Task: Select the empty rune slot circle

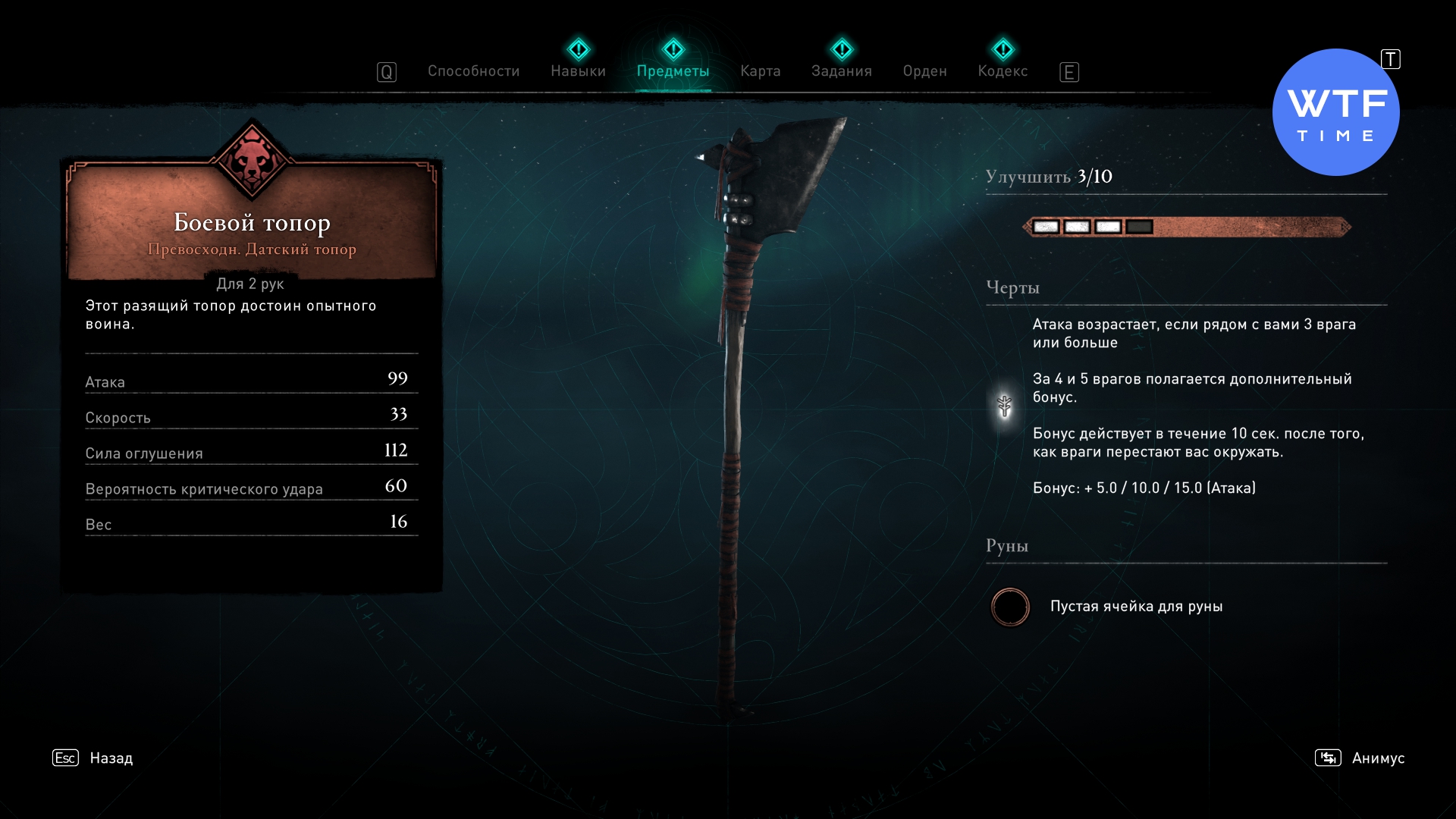Action: coord(1010,607)
